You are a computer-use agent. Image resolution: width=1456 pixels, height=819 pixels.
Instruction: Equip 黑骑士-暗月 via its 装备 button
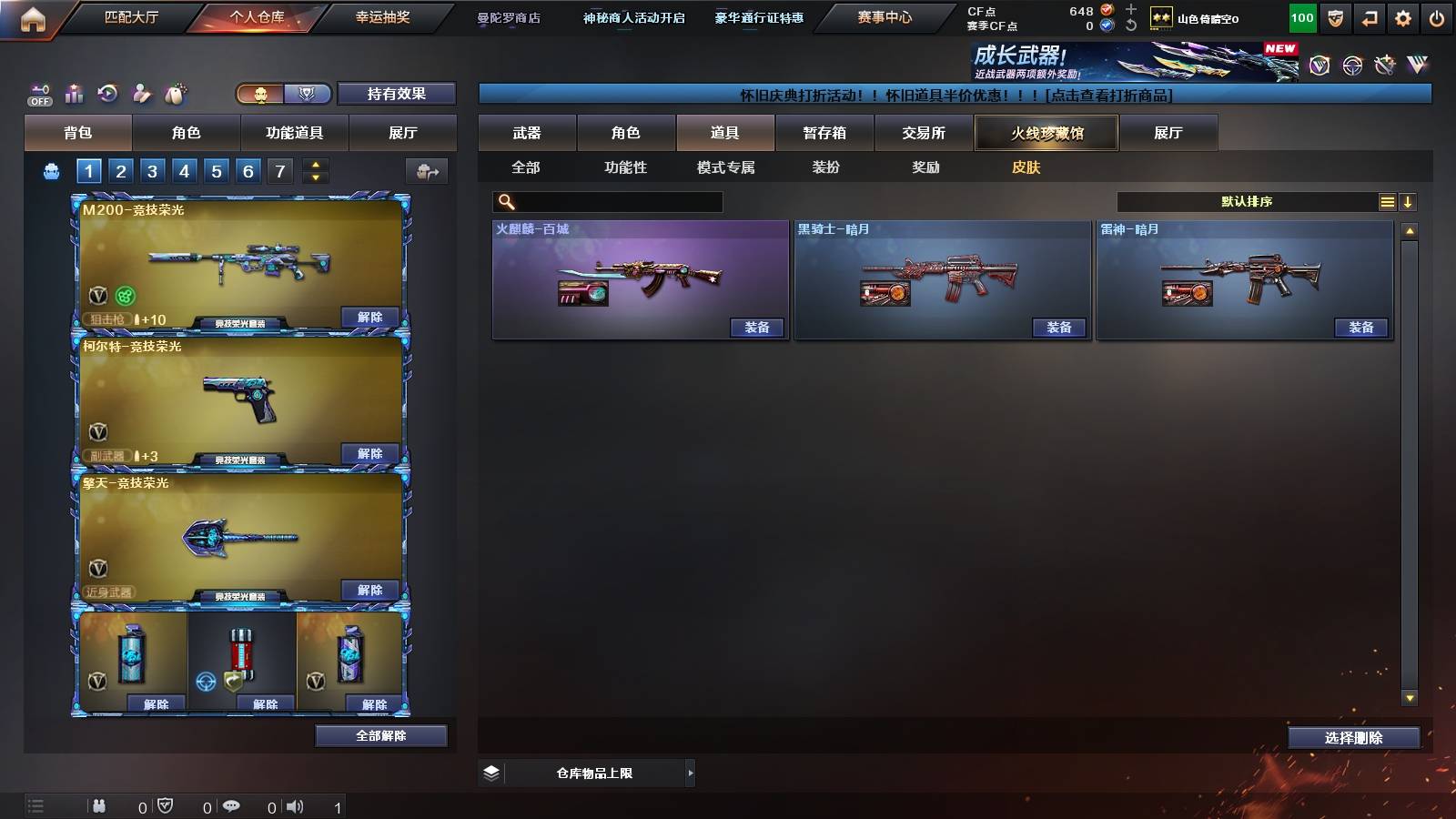click(1060, 326)
